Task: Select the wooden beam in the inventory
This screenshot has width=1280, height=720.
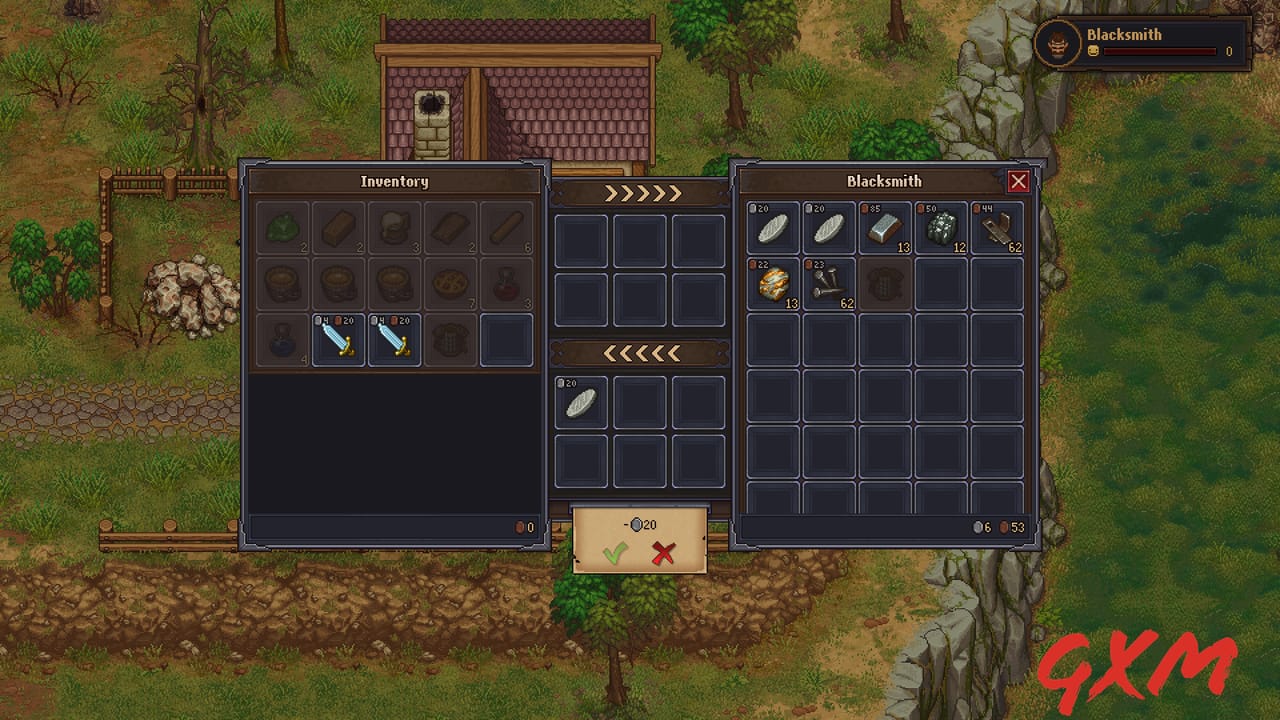Action: [338, 229]
